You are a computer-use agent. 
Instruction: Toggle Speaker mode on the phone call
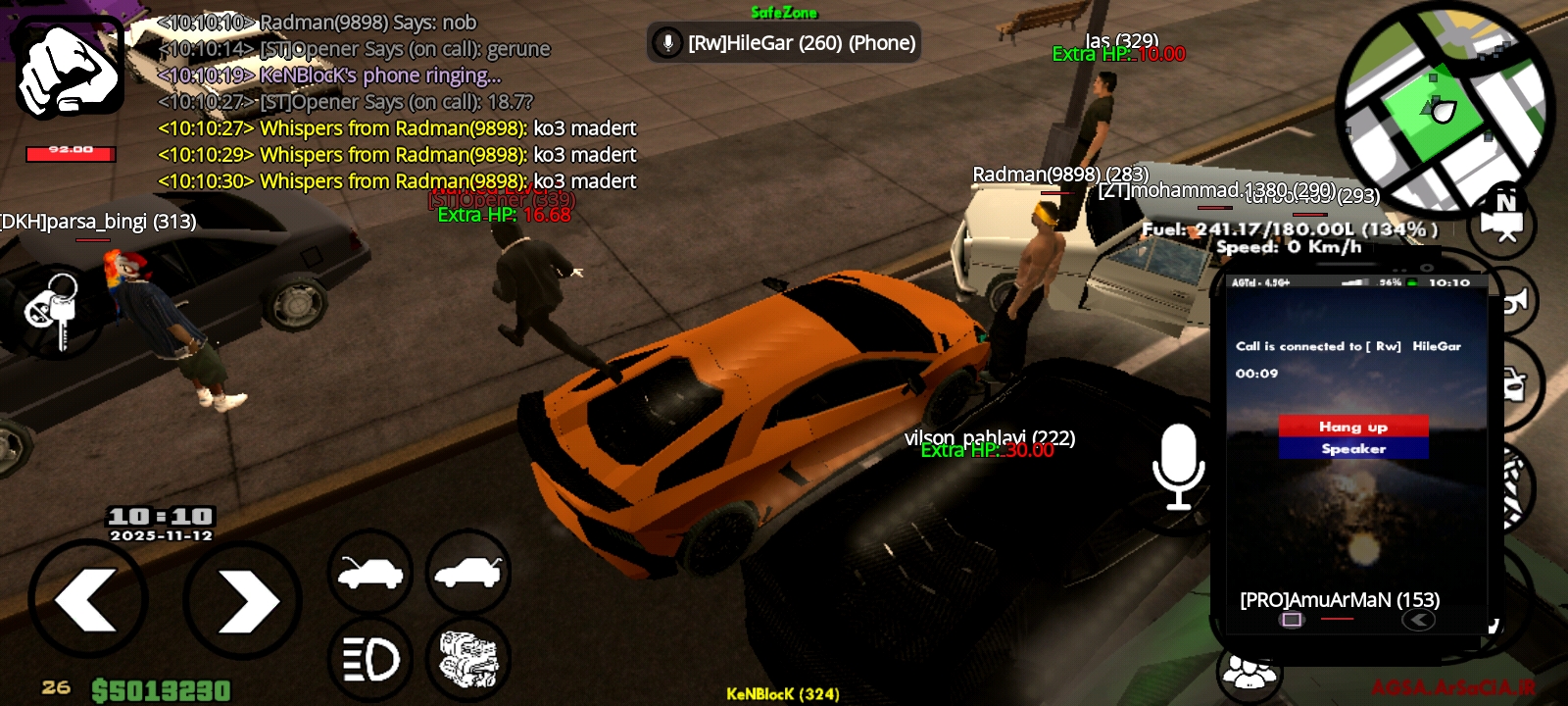point(1352,449)
